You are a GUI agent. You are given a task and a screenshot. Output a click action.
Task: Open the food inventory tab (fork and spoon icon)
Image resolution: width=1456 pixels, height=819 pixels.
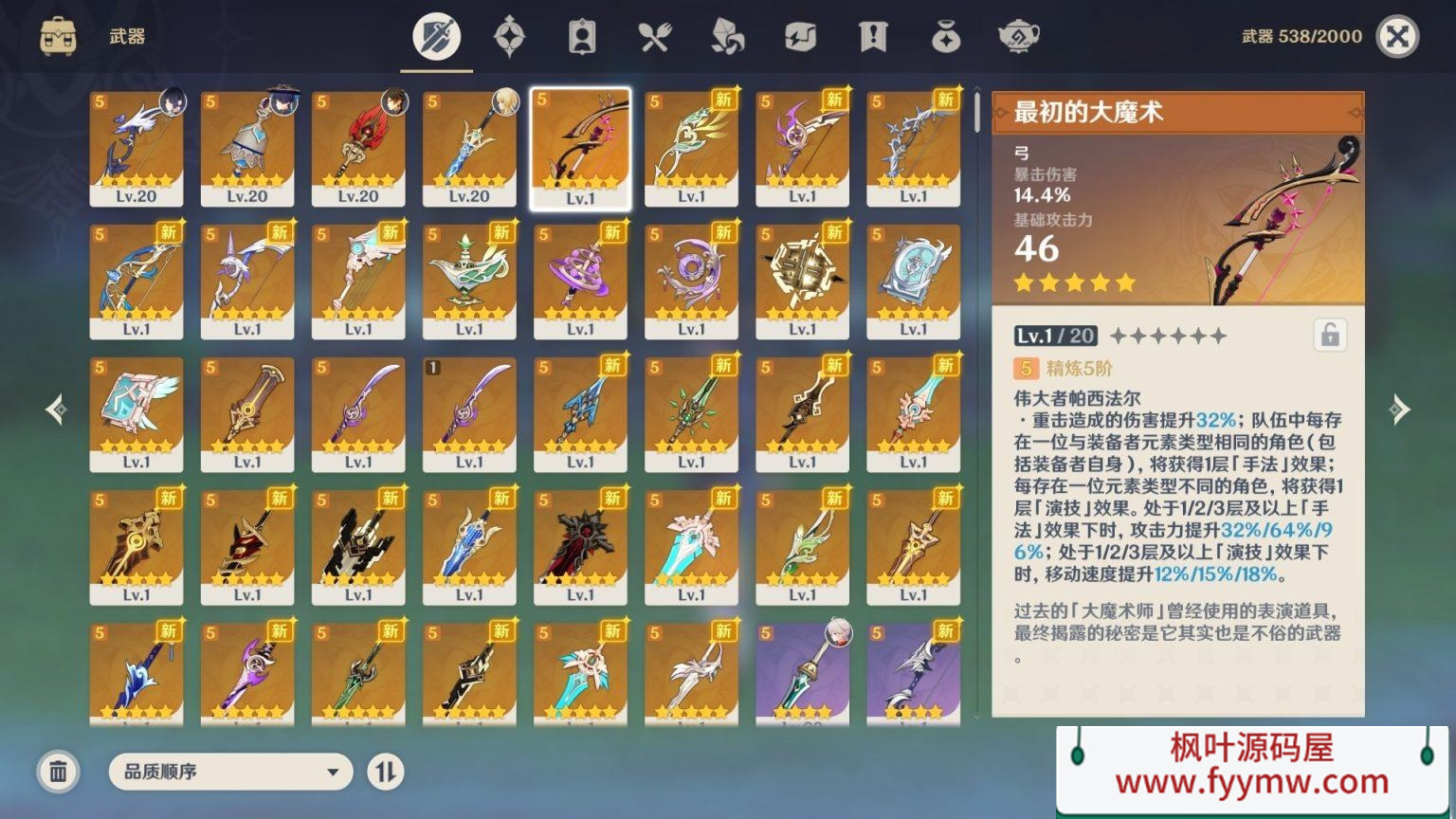point(655,36)
